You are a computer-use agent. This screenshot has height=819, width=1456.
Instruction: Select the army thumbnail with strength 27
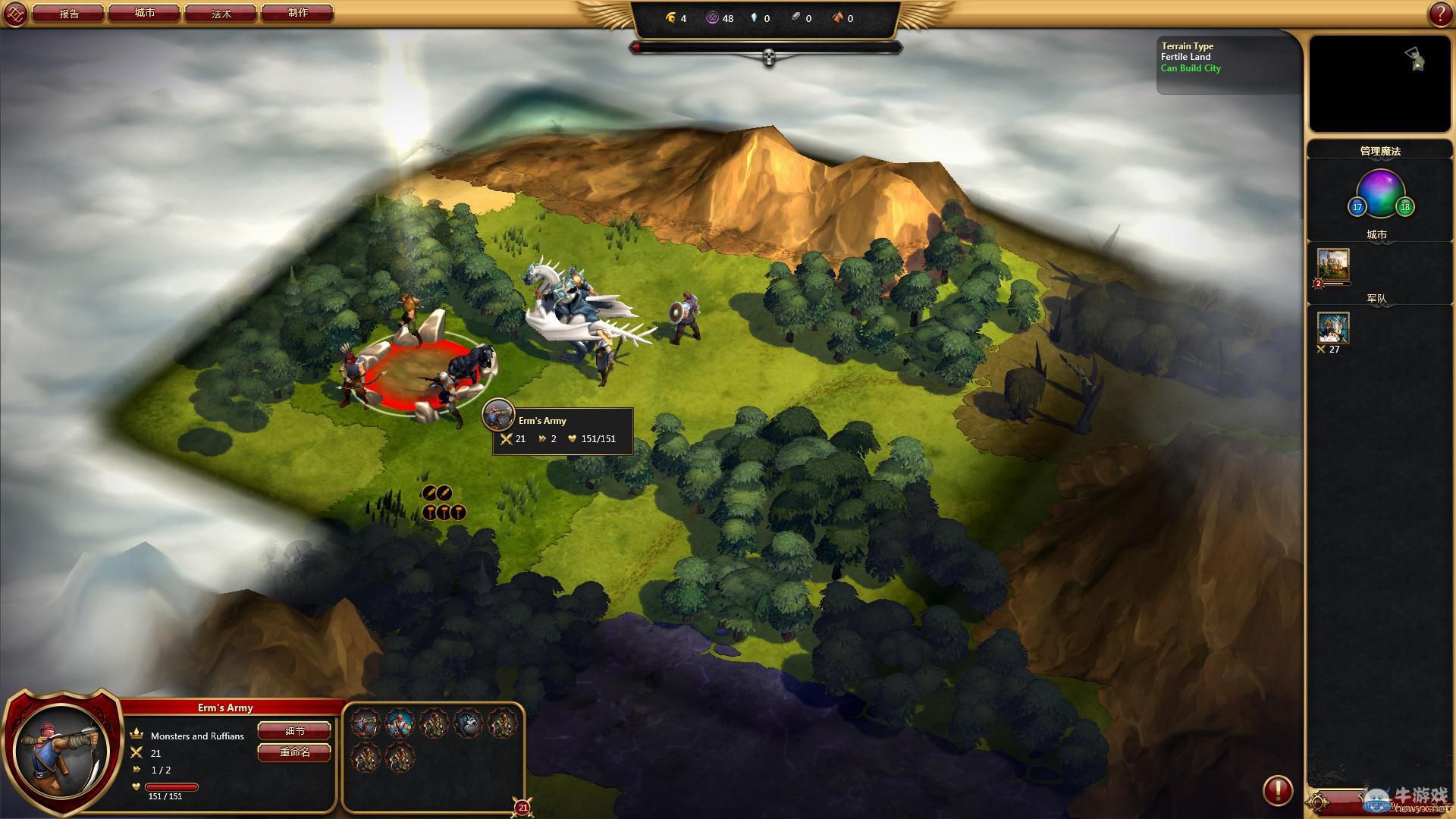pyautogui.click(x=1333, y=328)
